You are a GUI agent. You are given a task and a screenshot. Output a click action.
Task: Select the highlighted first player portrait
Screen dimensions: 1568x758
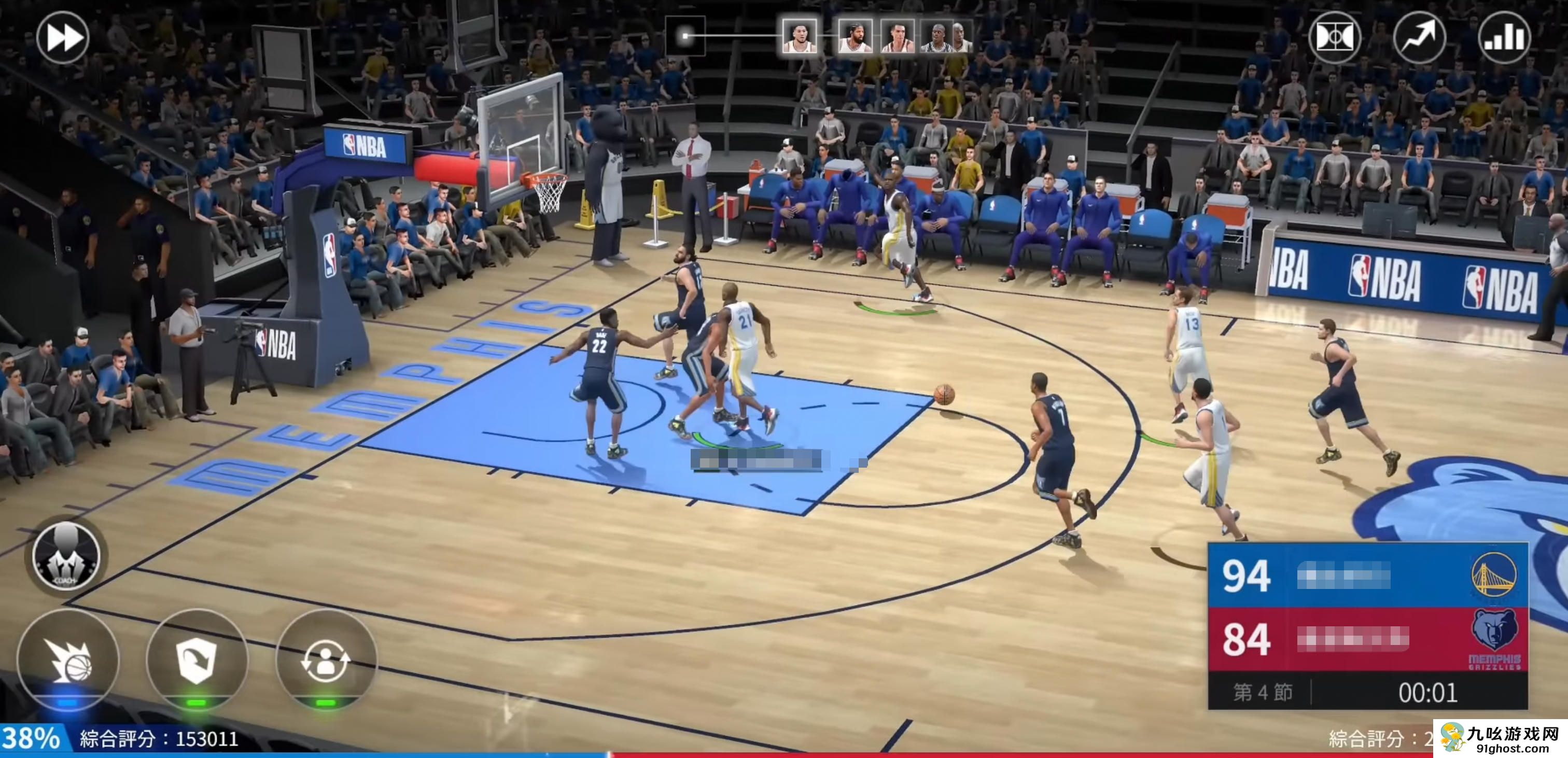799,36
